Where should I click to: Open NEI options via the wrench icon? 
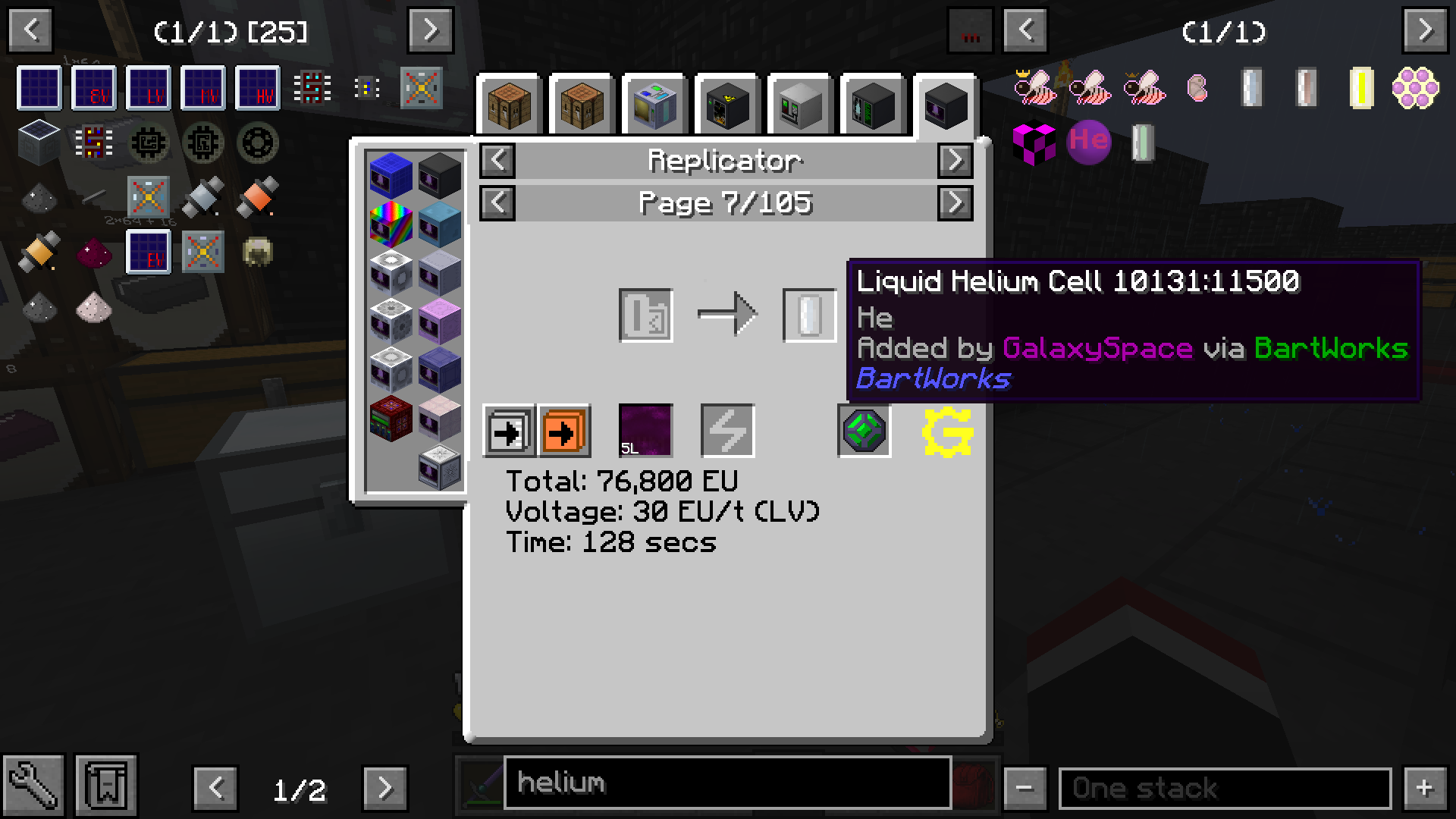point(33,784)
